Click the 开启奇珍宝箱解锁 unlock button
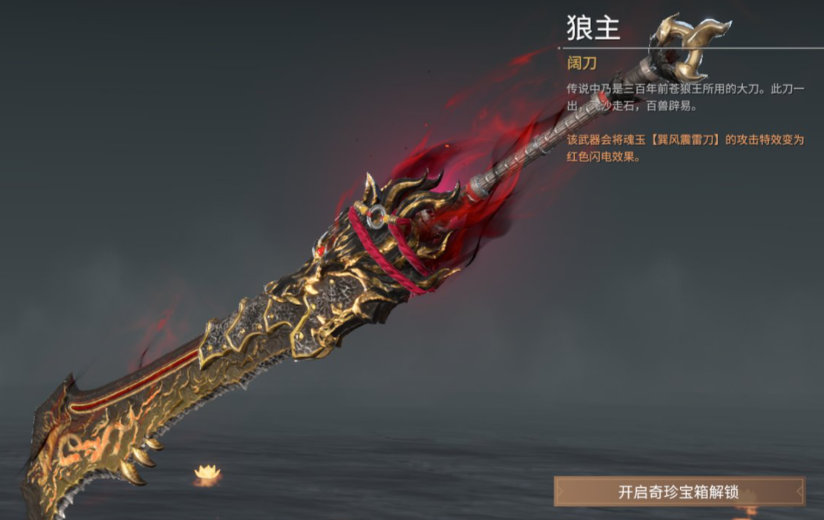This screenshot has height=520, width=824. click(679, 491)
